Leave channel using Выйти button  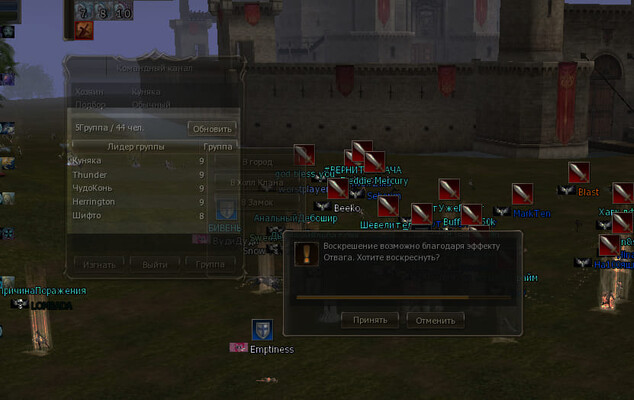point(155,265)
